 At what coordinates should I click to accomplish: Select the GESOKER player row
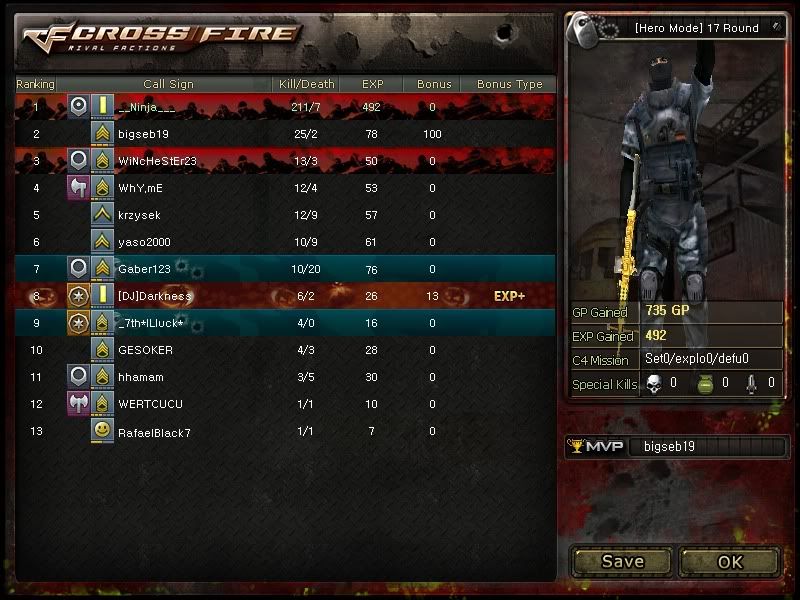pos(285,350)
